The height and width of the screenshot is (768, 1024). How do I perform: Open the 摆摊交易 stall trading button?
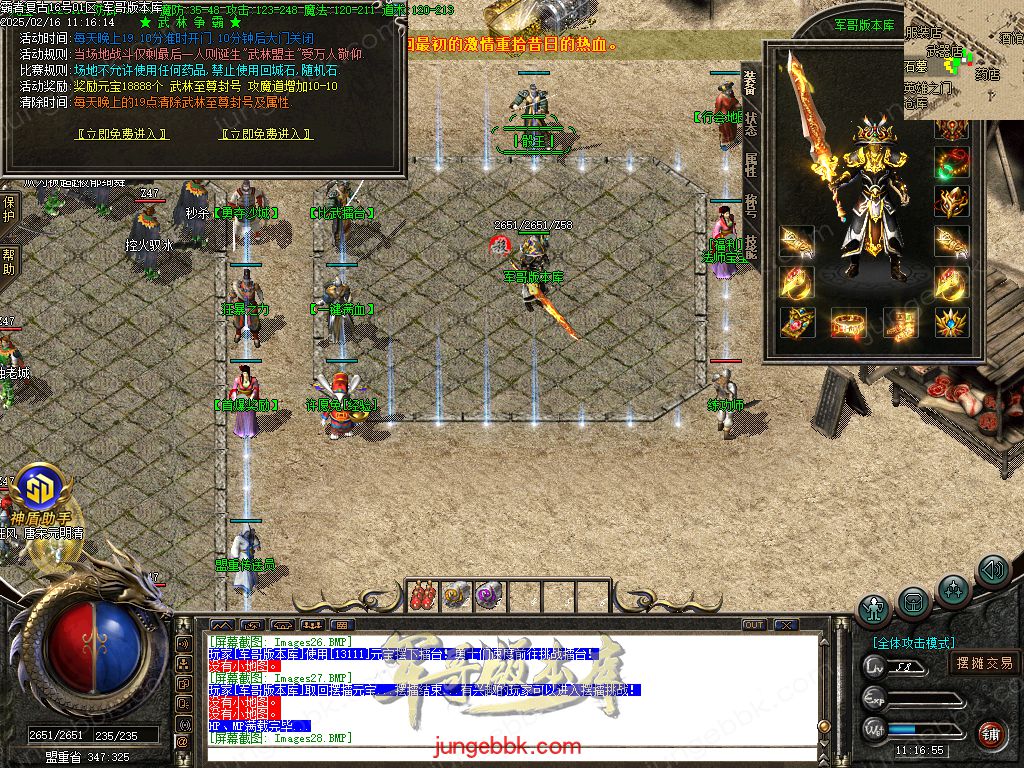click(x=984, y=663)
